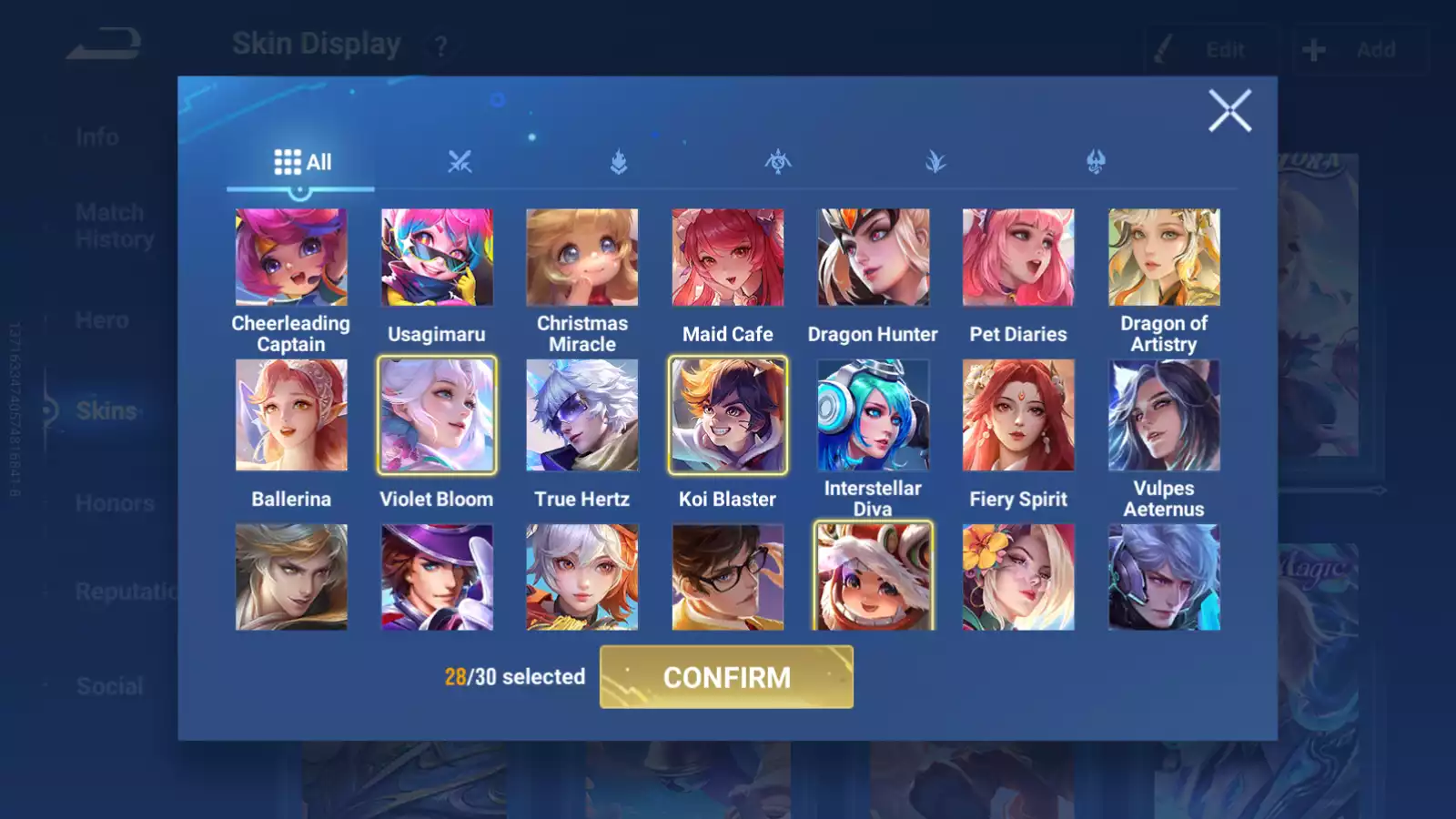Click the plus icon on the Add button
The width and height of the screenshot is (1456, 819).
(x=1313, y=50)
